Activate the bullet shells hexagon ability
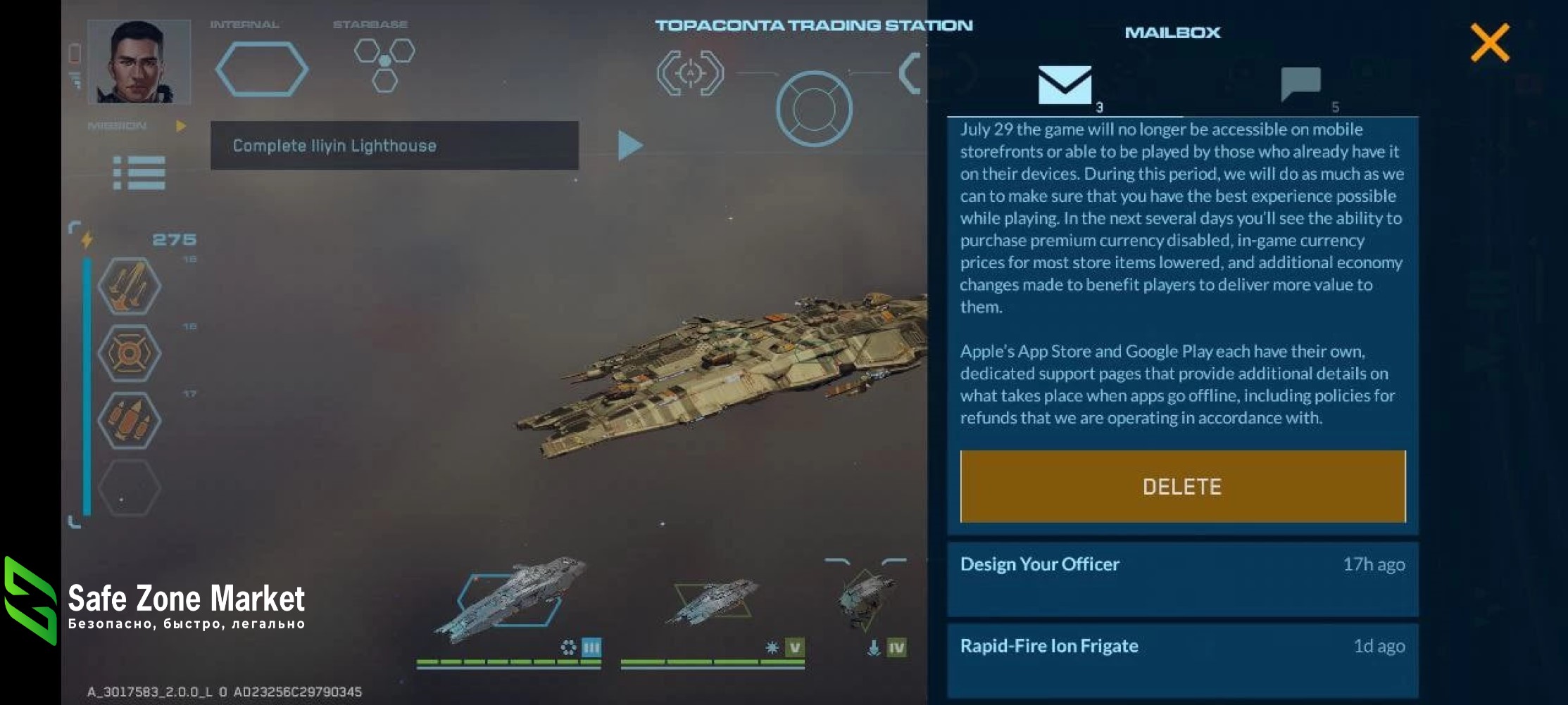 coord(129,421)
